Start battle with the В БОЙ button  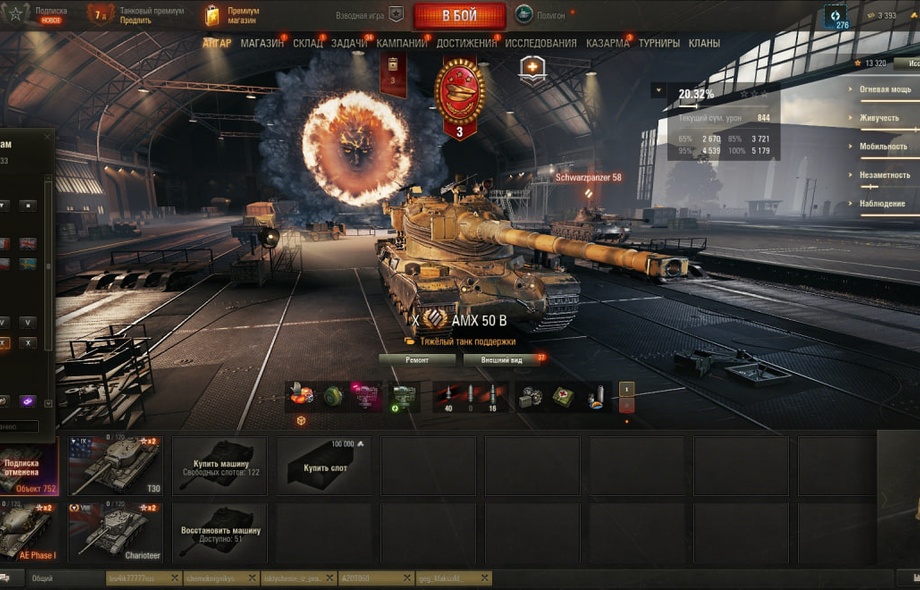459,16
